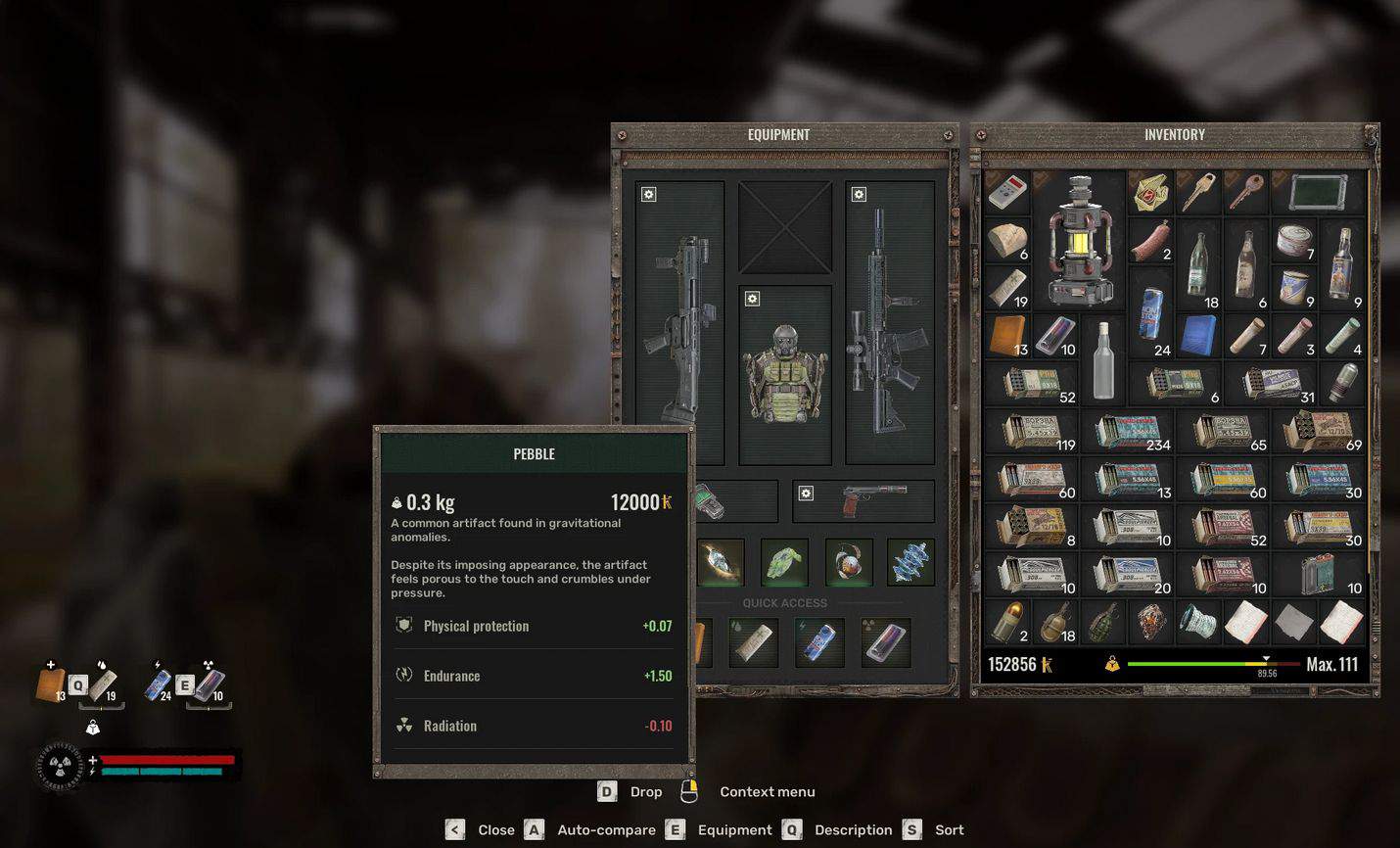Select the green crystal artifact slot
The image size is (1400, 848).
point(785,563)
